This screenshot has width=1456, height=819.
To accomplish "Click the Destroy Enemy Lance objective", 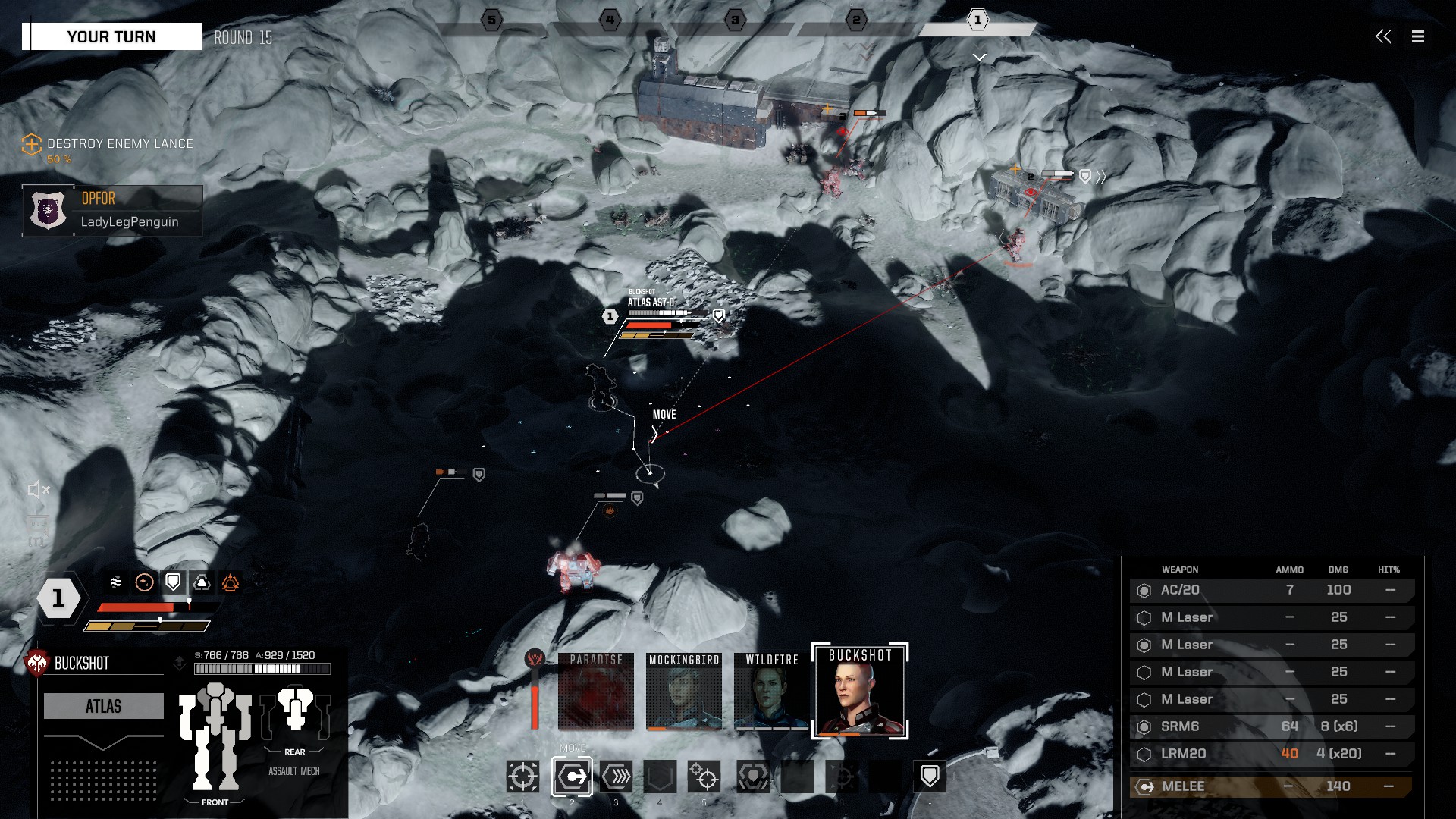I will [x=119, y=144].
